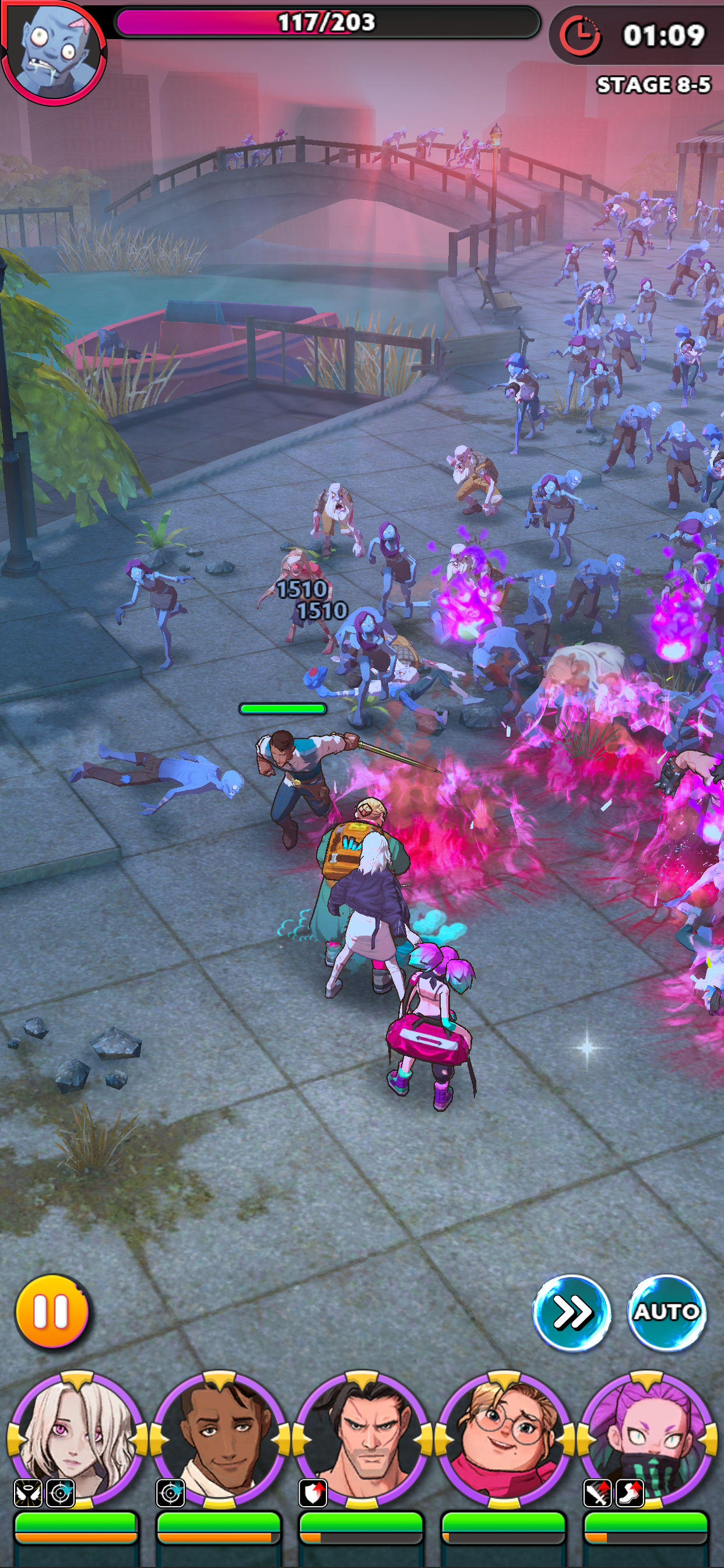
Task: Toggle the double-arrow fast-forward speed button
Action: tap(571, 1312)
